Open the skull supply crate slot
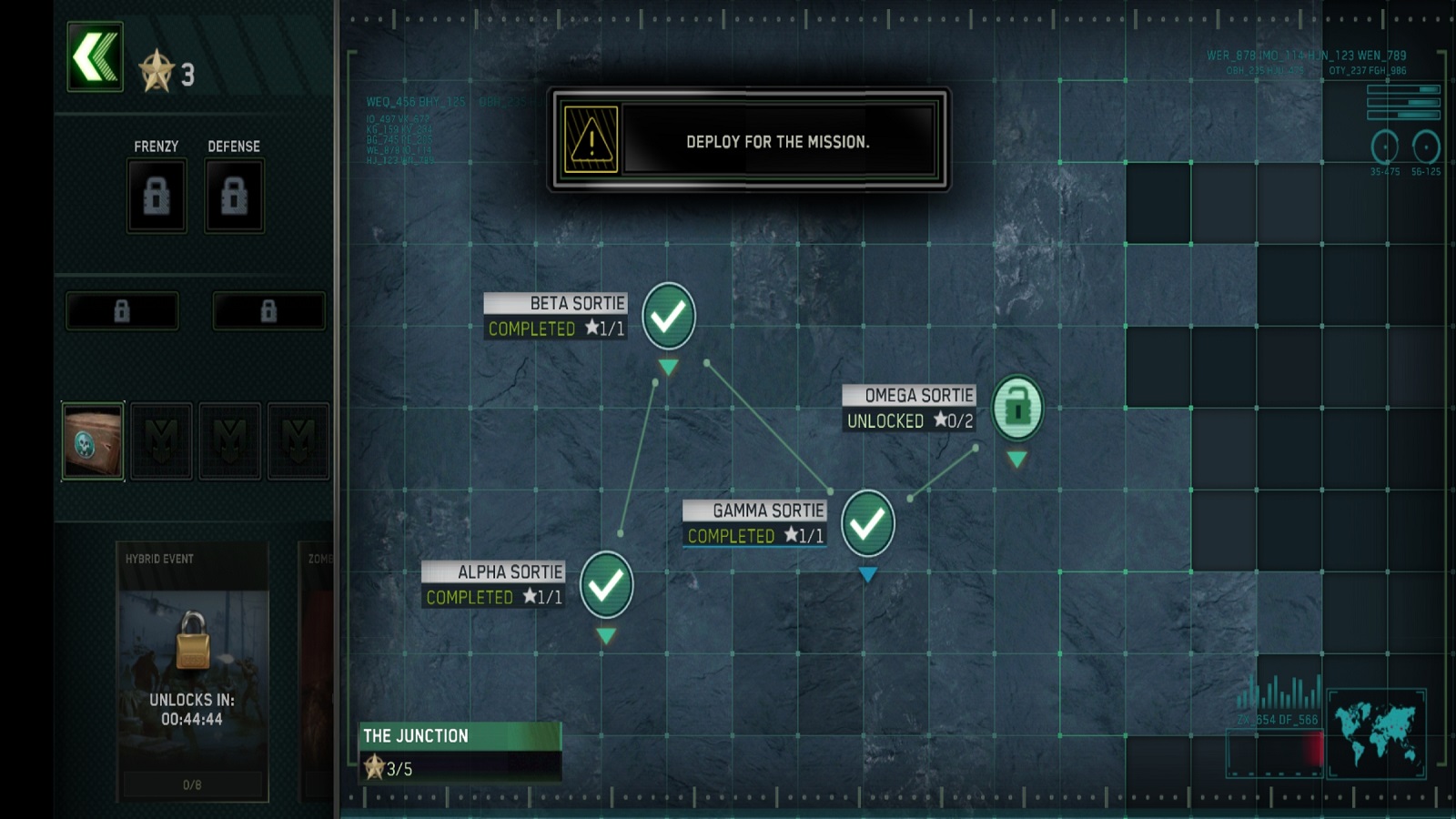This screenshot has height=819, width=1456. pyautogui.click(x=93, y=441)
